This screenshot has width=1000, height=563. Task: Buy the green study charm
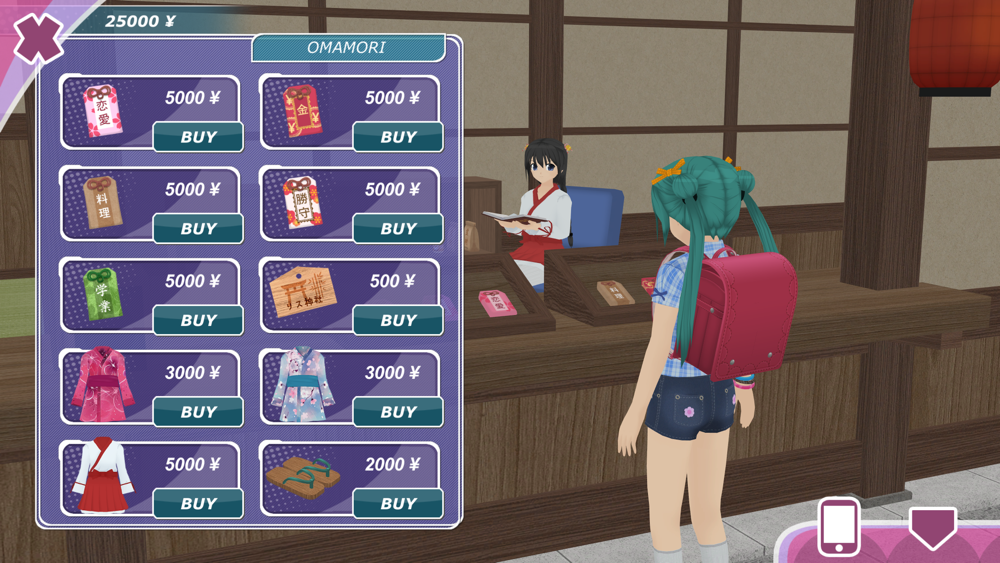click(x=198, y=321)
